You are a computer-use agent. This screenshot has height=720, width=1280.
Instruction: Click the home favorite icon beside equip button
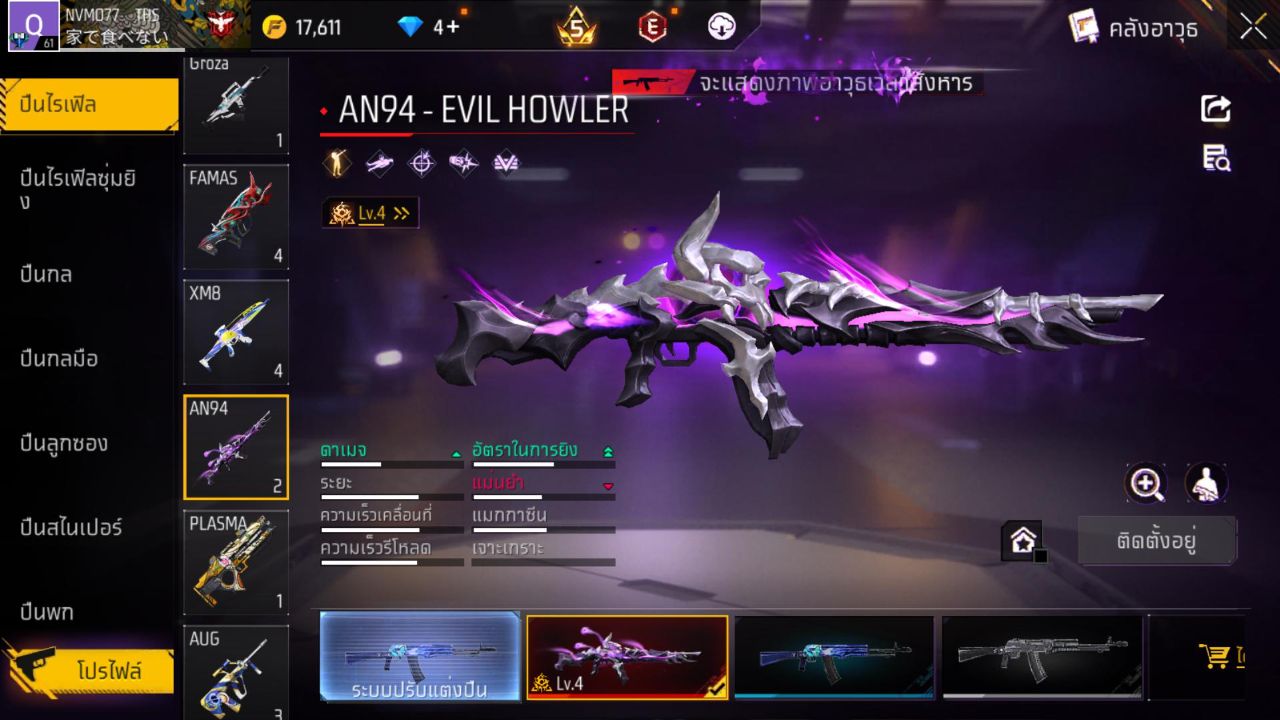[1022, 539]
